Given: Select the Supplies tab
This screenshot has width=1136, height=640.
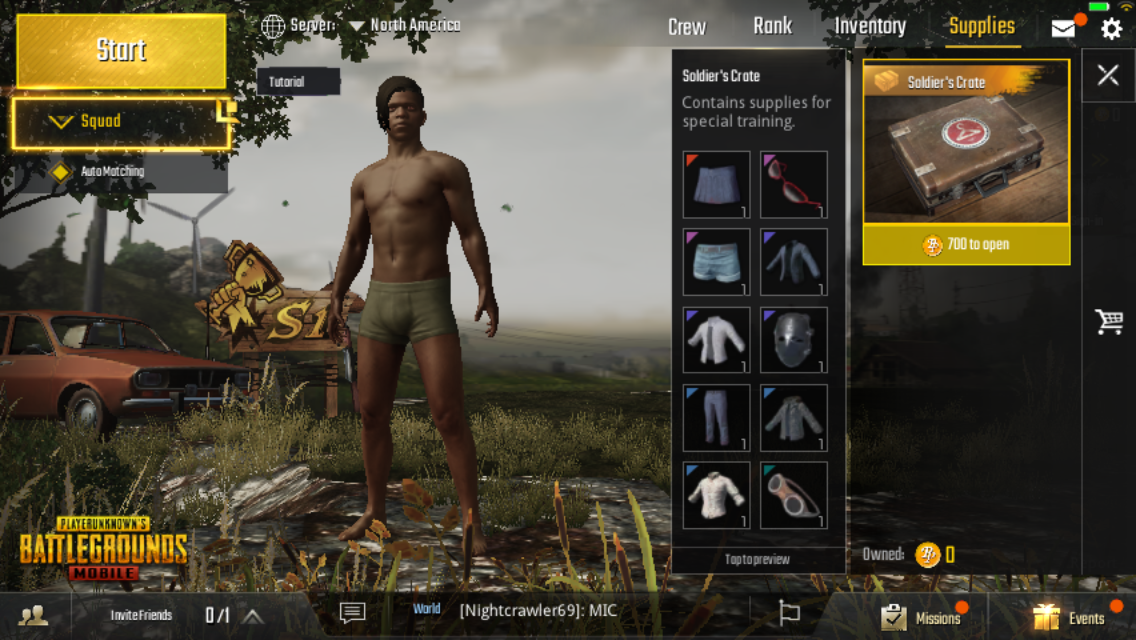Looking at the screenshot, I should (981, 27).
